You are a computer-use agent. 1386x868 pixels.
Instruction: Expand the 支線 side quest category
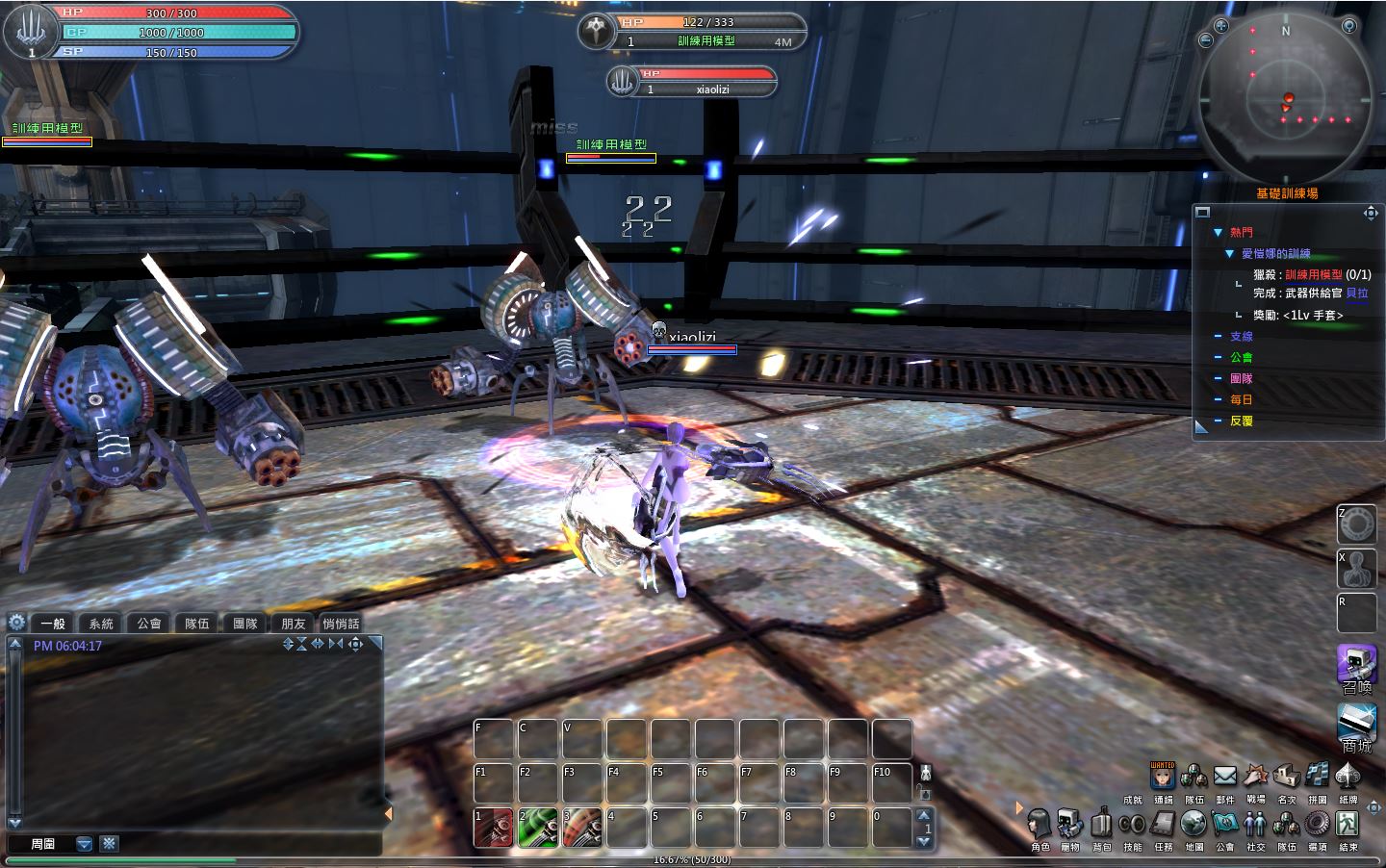[1242, 337]
